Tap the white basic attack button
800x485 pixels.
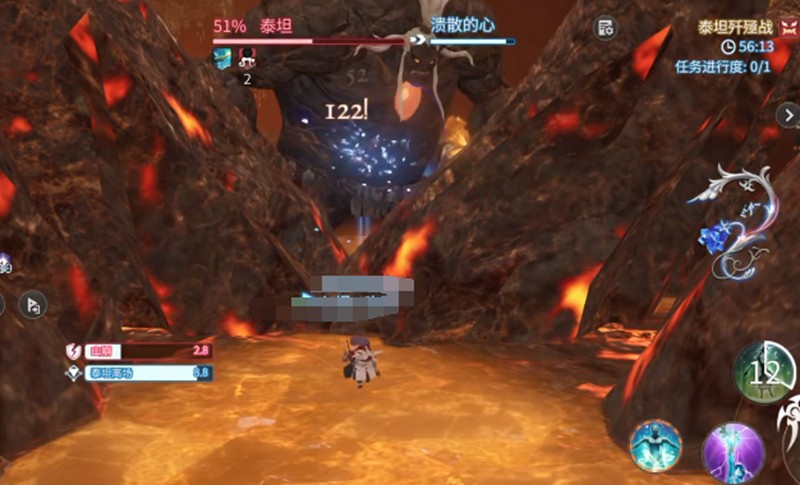point(788,420)
